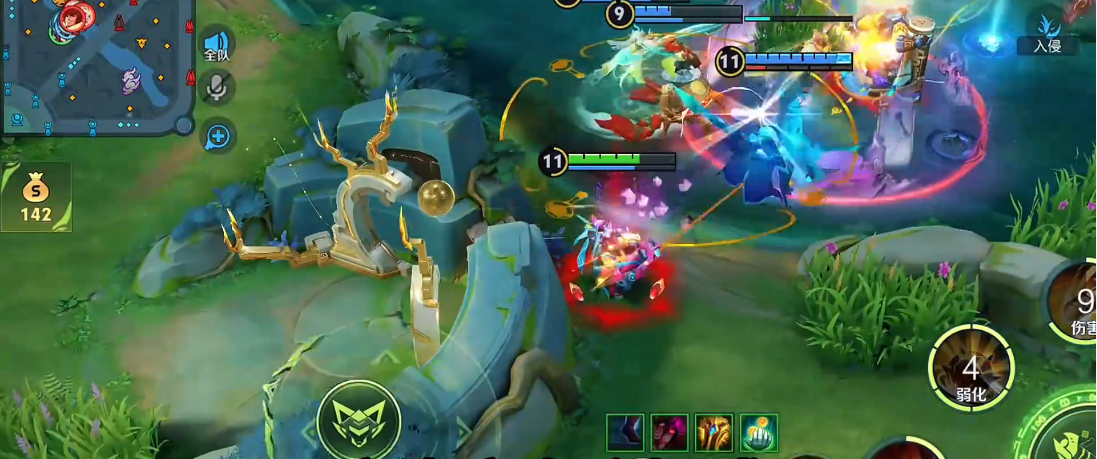Select the green fist and coins item

point(759,433)
